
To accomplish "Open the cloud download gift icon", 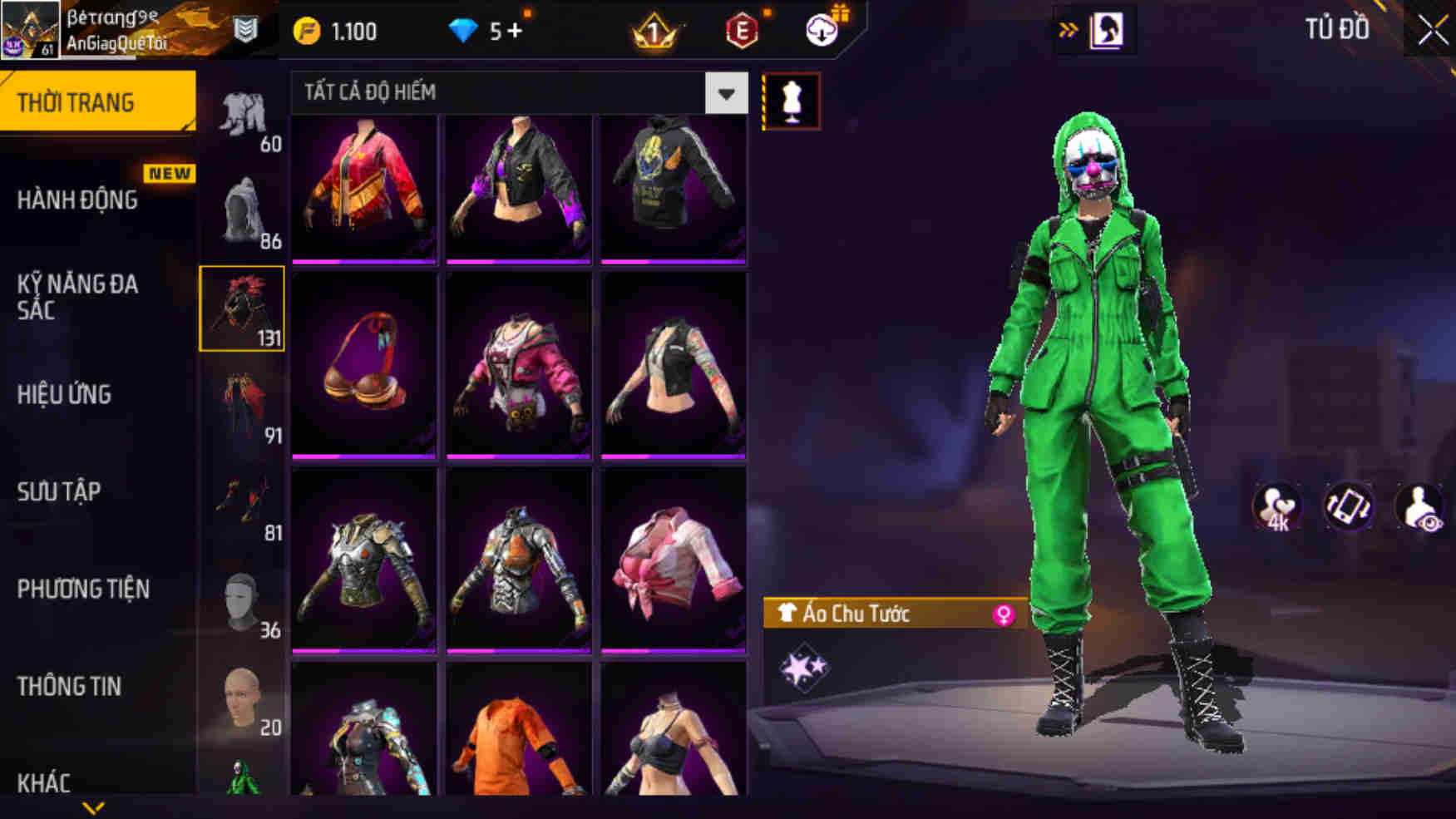I will click(822, 30).
